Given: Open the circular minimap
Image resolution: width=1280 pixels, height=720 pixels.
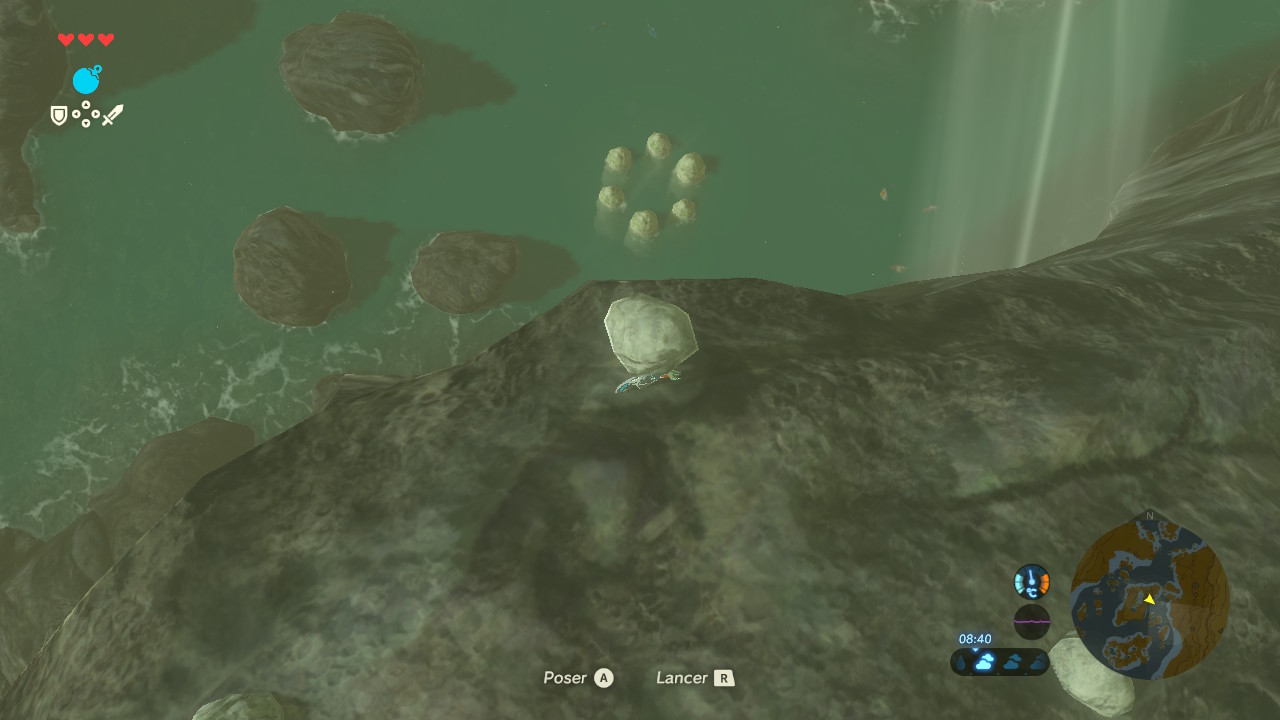Looking at the screenshot, I should click(x=1149, y=597).
